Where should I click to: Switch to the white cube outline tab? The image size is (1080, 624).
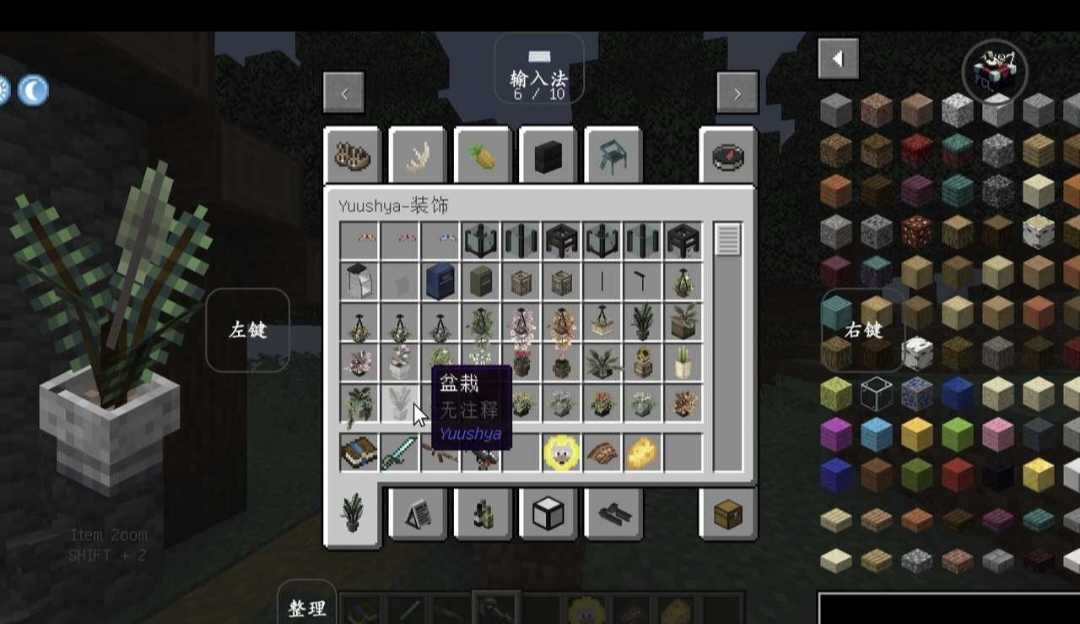(547, 514)
